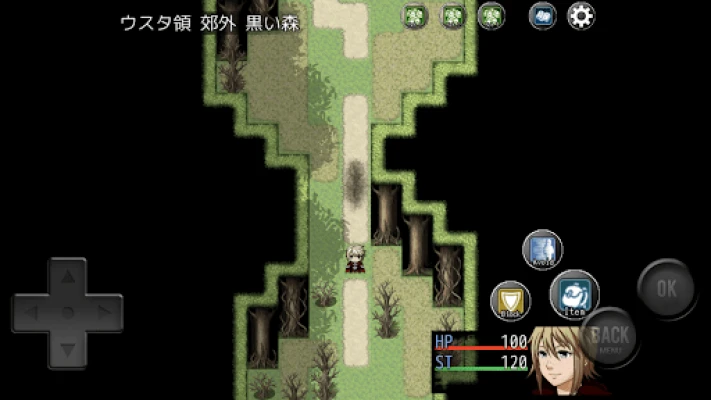Tap the D-pad right arrow
This screenshot has width=711, height=400.
105,312
